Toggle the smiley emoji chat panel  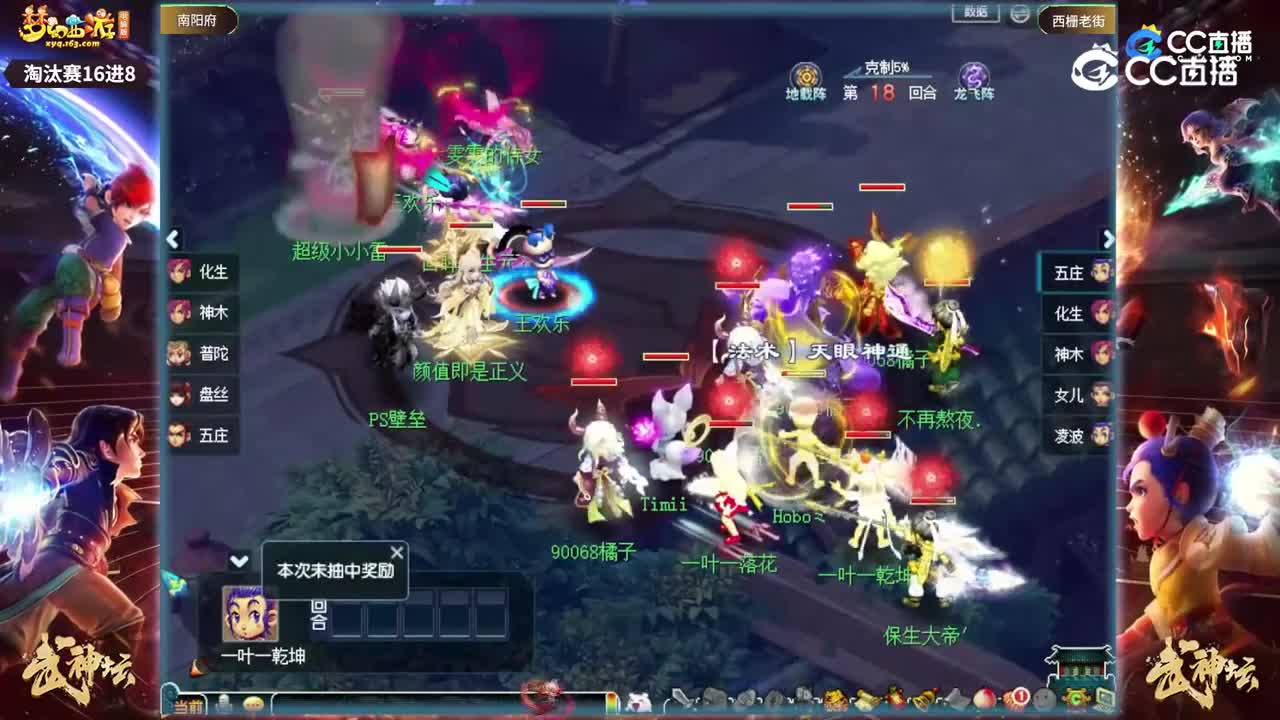[252, 701]
